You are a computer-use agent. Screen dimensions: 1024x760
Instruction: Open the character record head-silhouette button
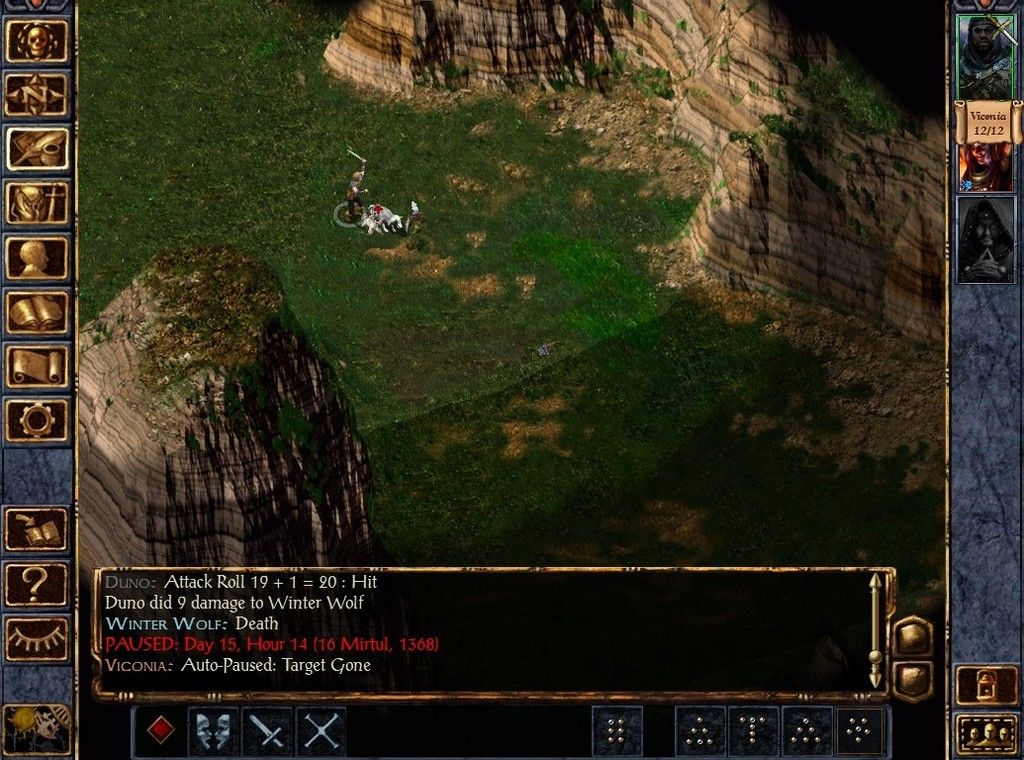tap(37, 258)
